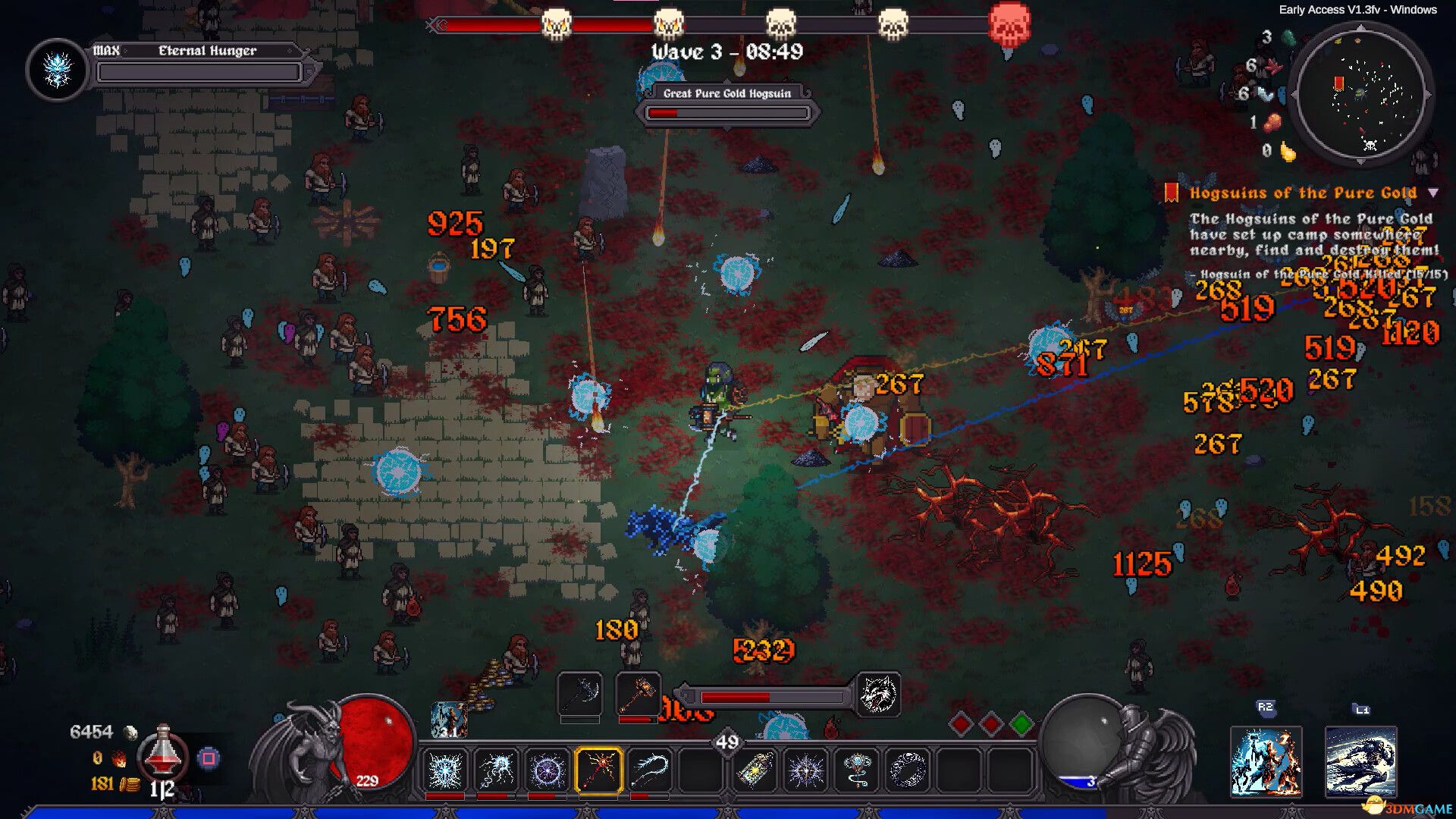The height and width of the screenshot is (819, 1456).
Task: Select the dark thorned ring slot
Action: 908,770
